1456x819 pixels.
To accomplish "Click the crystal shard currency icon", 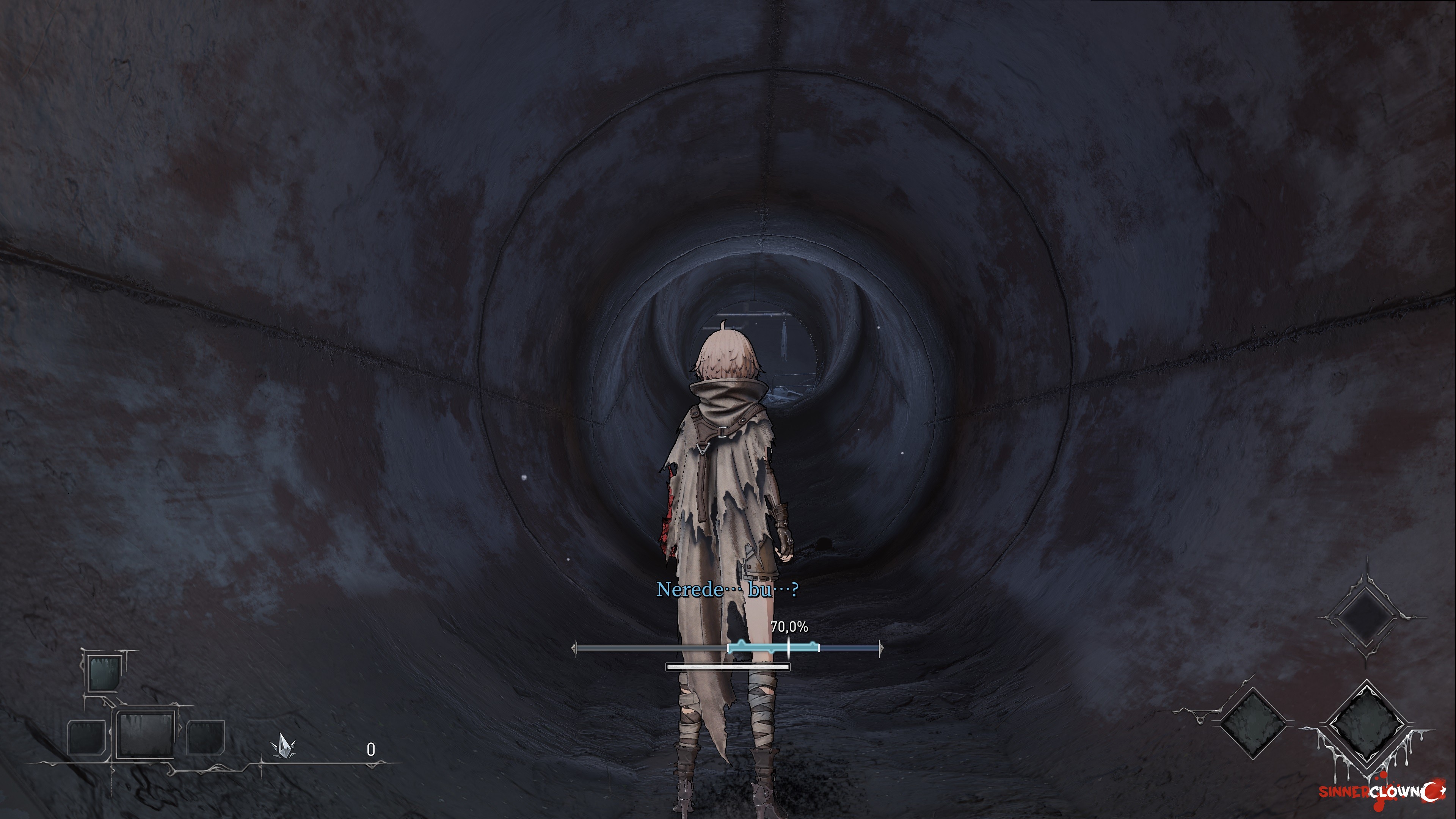I will [282, 746].
